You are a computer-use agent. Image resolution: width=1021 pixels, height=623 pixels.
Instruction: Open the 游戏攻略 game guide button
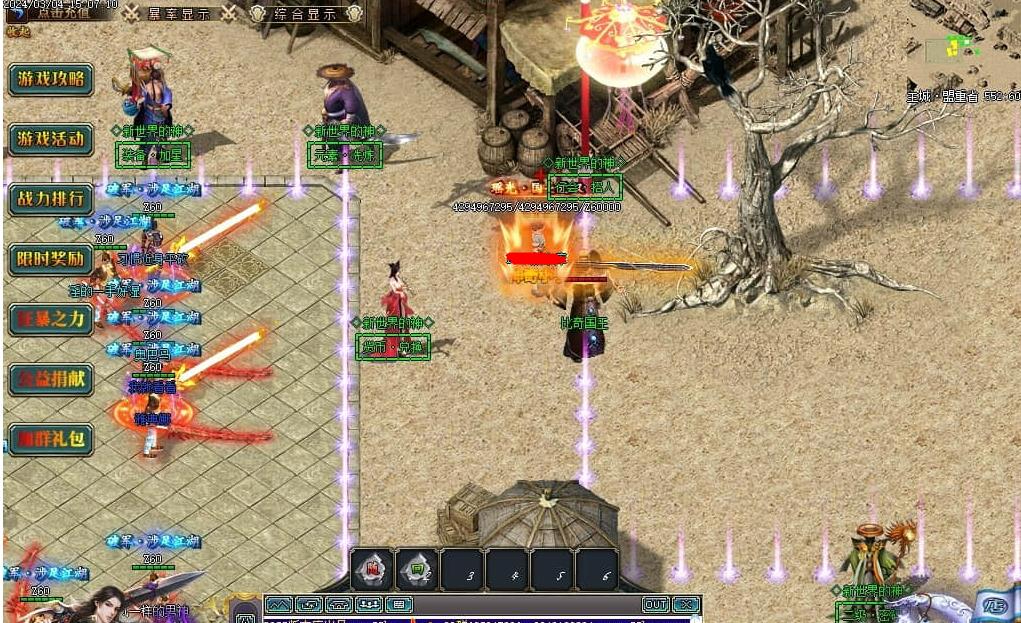pyautogui.click(x=50, y=79)
